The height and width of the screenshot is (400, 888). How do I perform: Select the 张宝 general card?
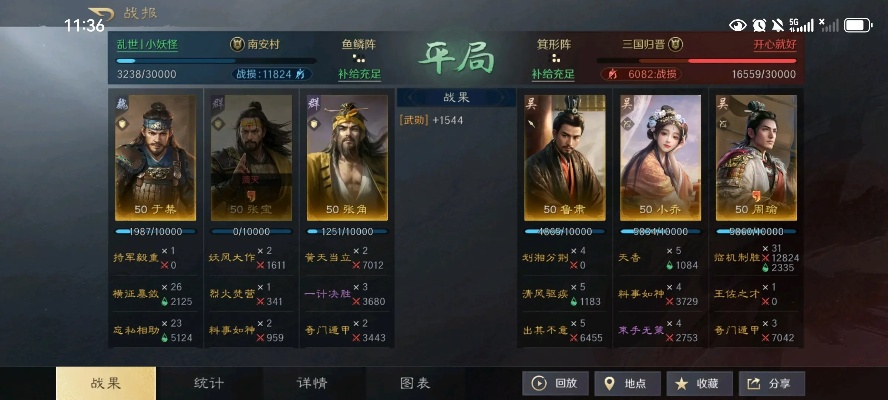250,157
